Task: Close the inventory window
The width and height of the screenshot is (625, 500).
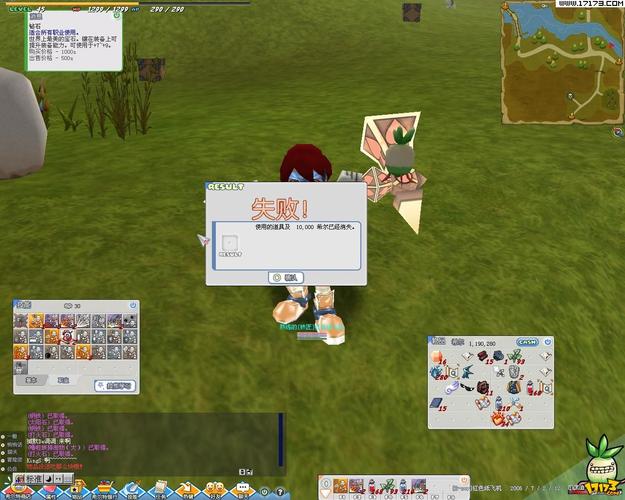Action: 547,342
